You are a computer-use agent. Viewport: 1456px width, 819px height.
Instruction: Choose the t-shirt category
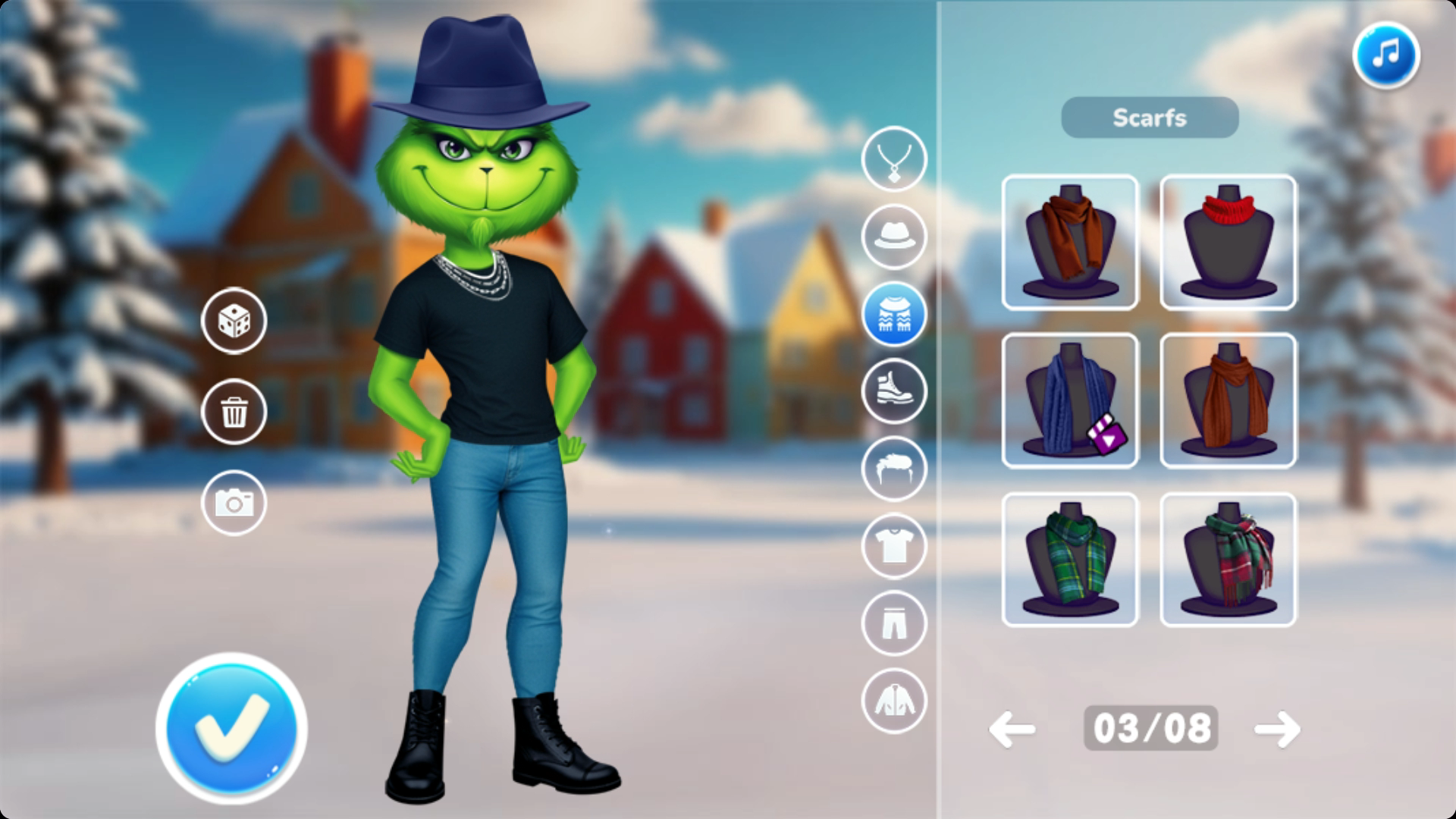click(894, 546)
